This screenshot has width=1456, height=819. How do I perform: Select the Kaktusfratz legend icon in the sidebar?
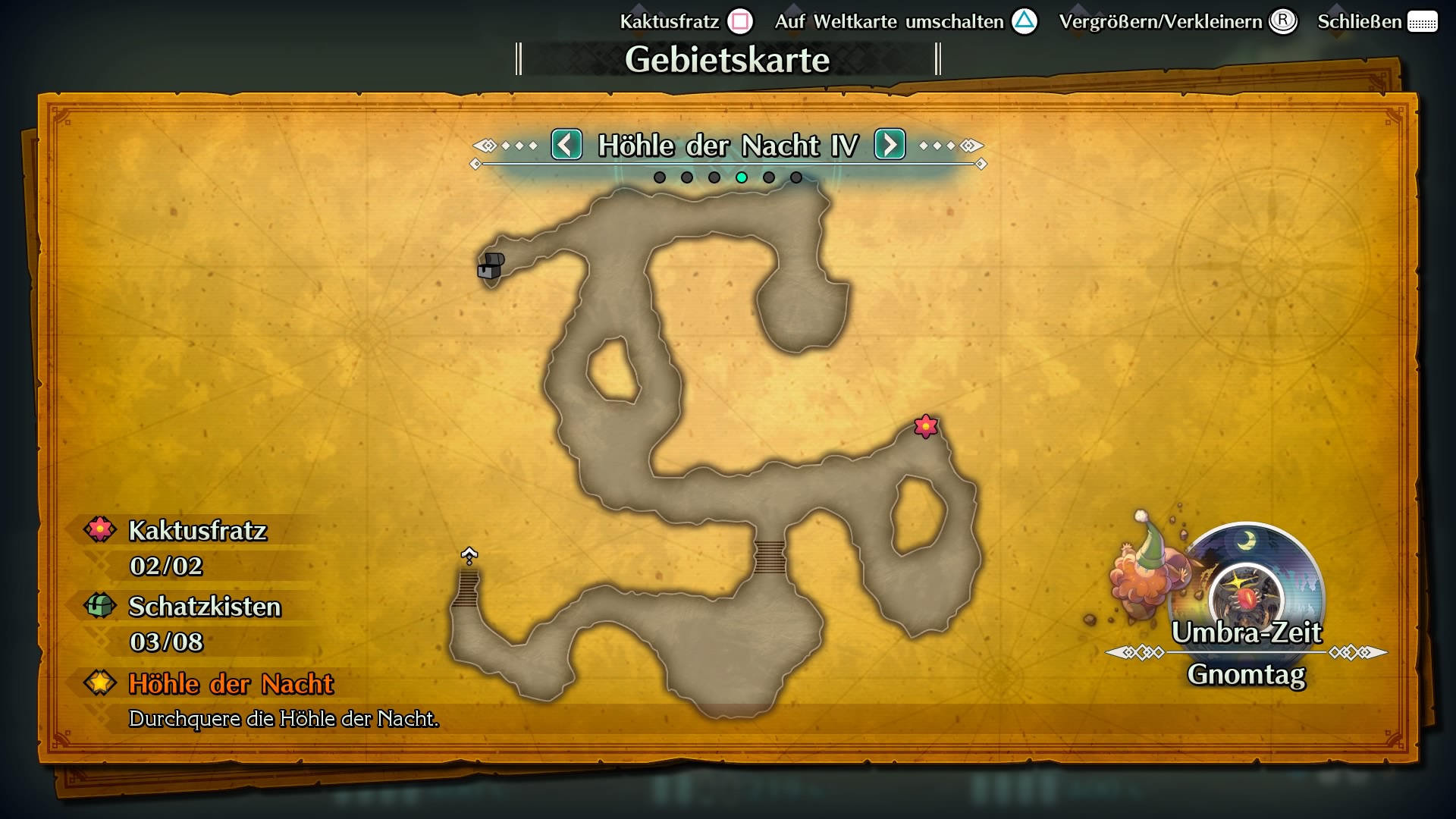click(x=99, y=529)
